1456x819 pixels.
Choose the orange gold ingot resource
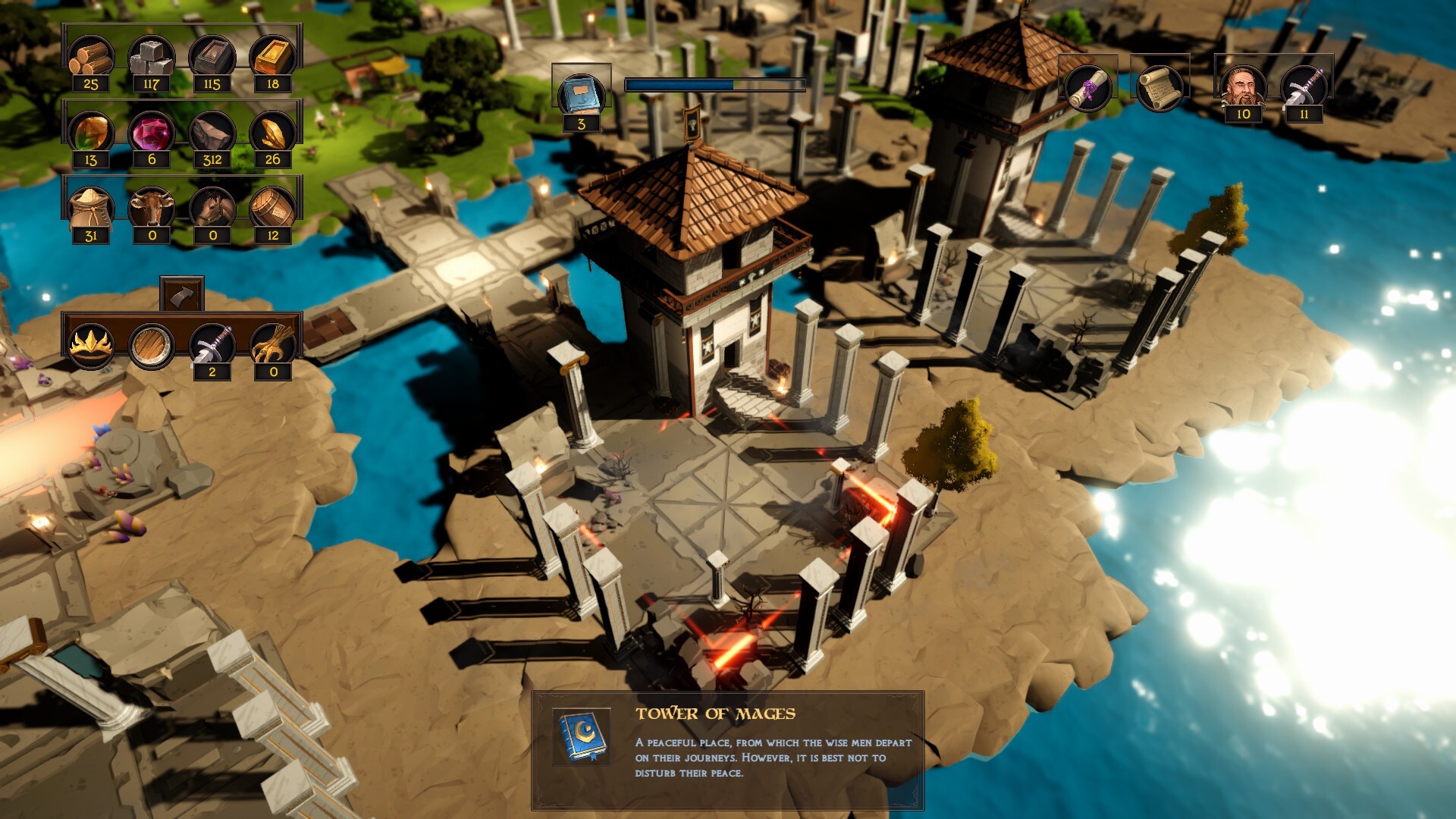[x=272, y=57]
